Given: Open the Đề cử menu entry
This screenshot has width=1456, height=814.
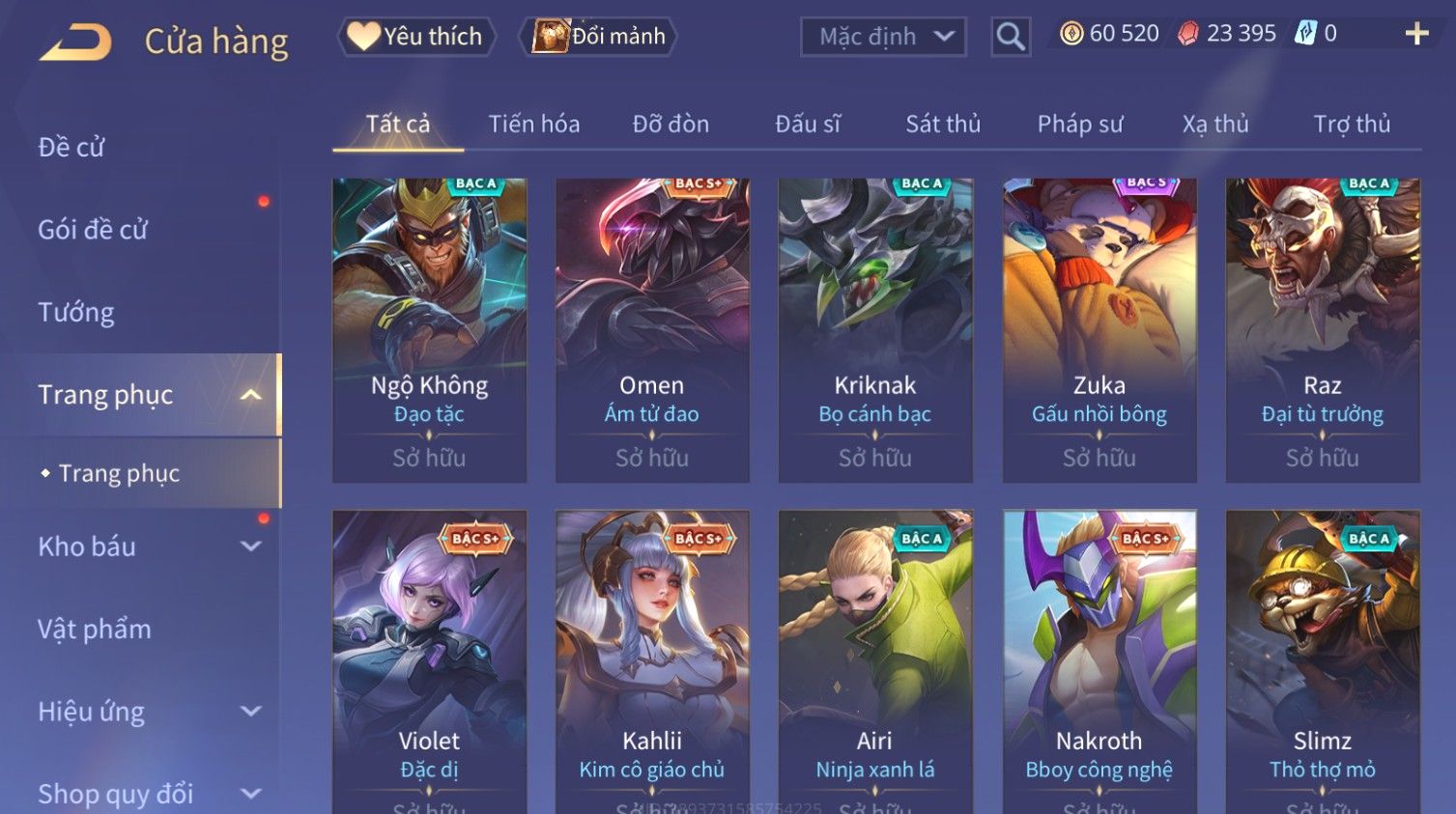Looking at the screenshot, I should point(71,147).
